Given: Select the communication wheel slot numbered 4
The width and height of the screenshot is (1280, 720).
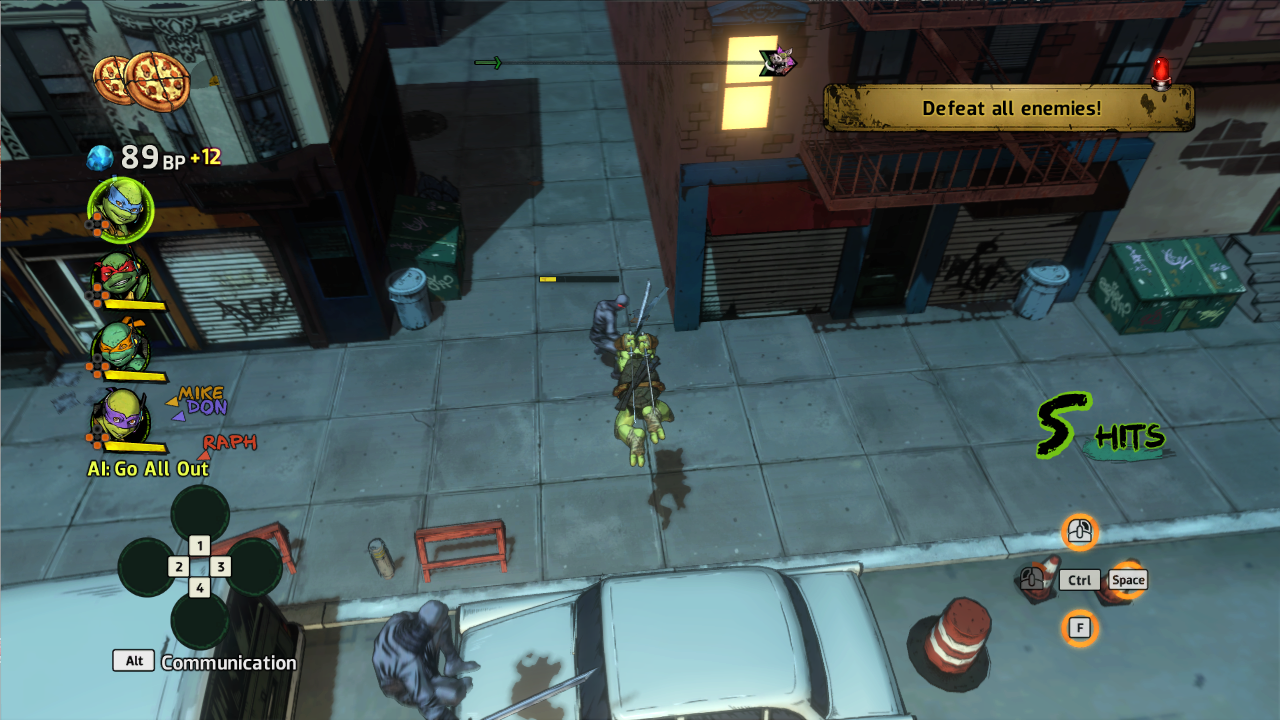Looking at the screenshot, I should click(200, 588).
